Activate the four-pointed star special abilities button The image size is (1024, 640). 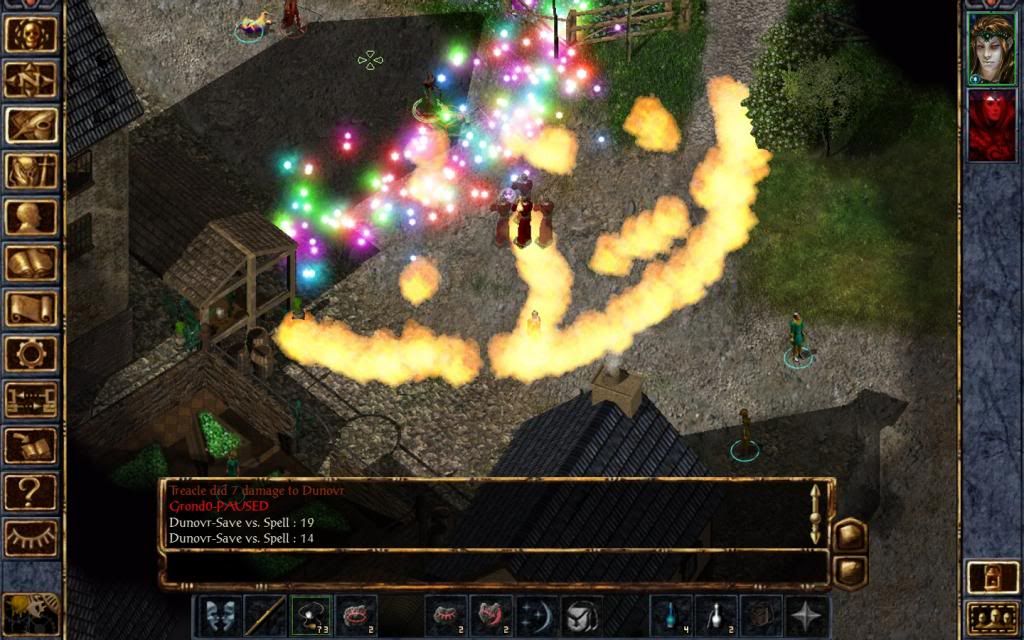coord(806,615)
